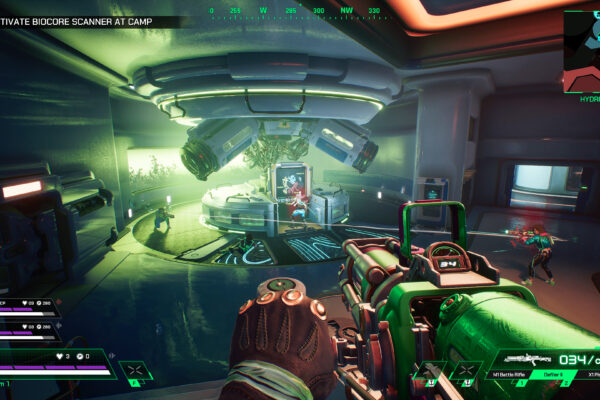Select the compass bar heading strip

click(x=295, y=10)
